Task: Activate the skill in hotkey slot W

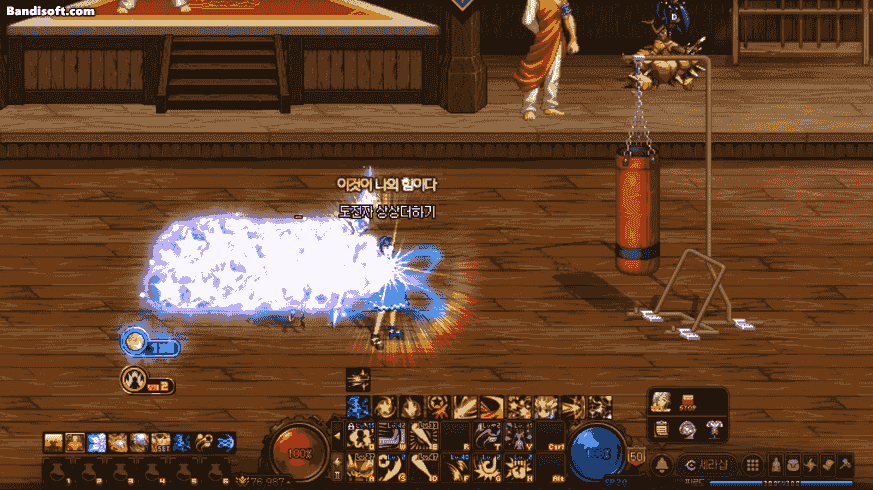Action: tap(394, 437)
